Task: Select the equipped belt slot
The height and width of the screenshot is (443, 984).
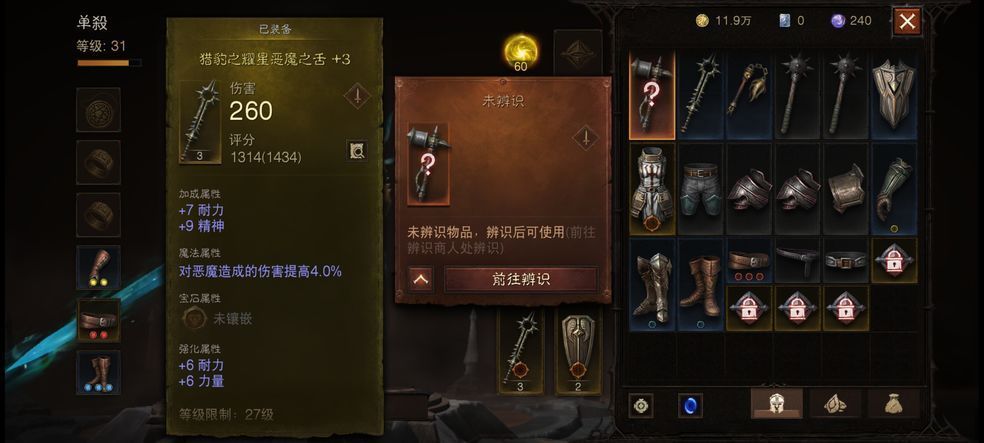Action: [98, 319]
